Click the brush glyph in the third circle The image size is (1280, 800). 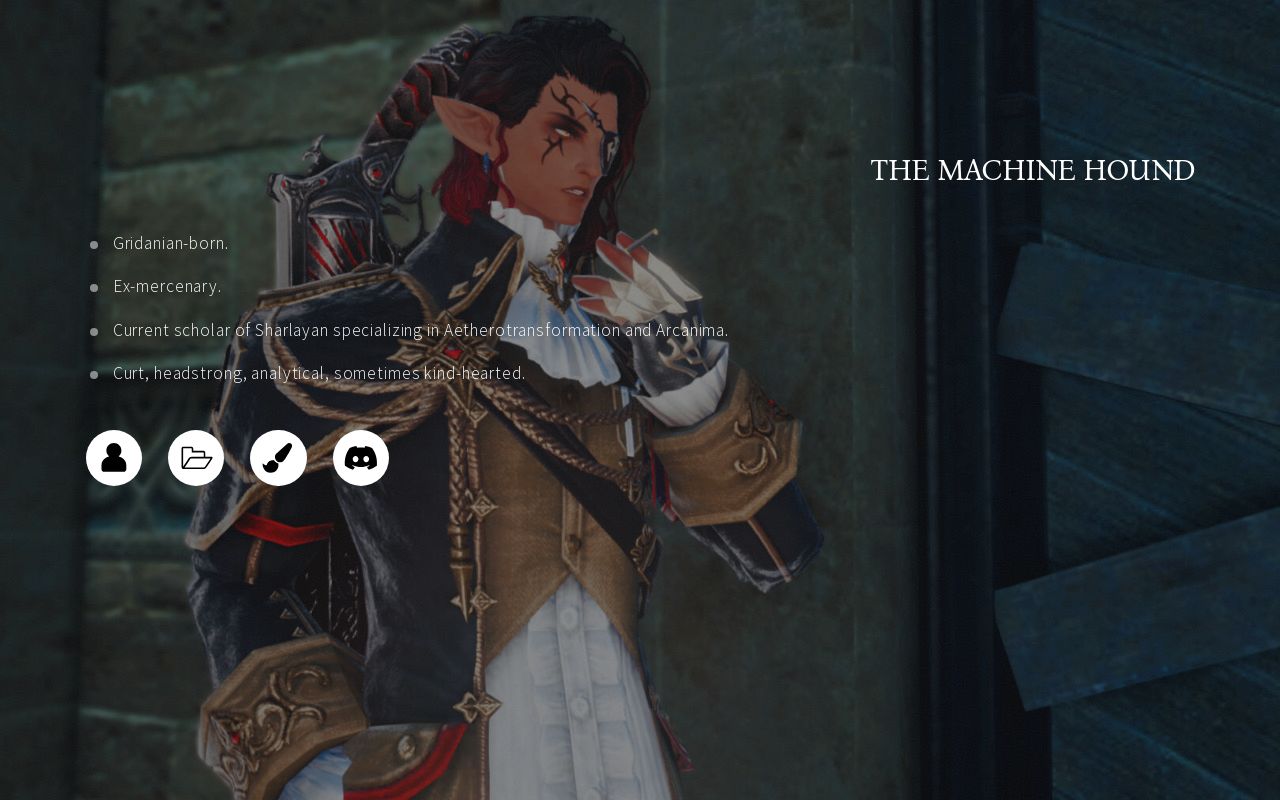tap(278, 457)
